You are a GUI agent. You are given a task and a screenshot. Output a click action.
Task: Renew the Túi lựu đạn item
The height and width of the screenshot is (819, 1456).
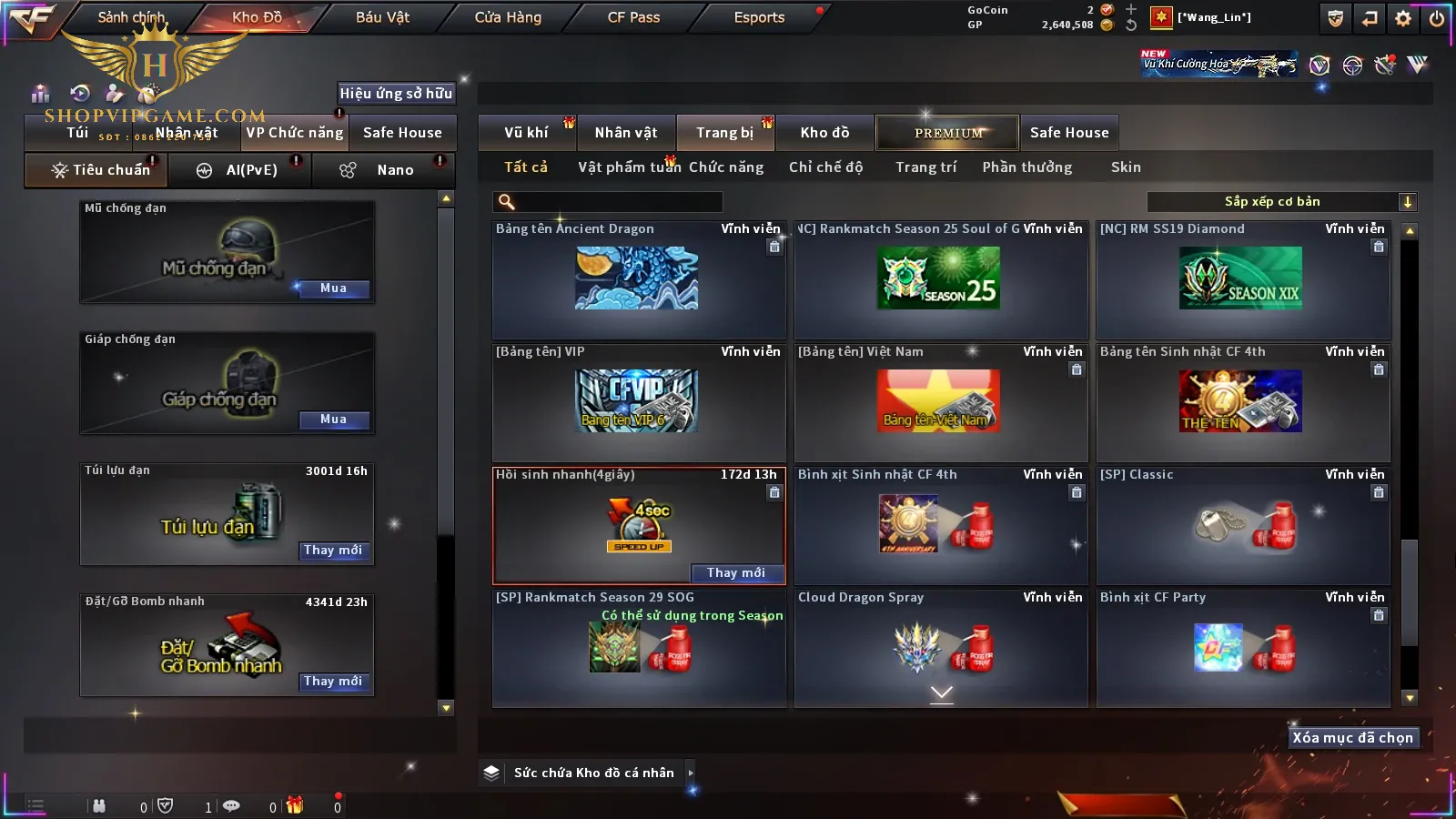click(333, 551)
